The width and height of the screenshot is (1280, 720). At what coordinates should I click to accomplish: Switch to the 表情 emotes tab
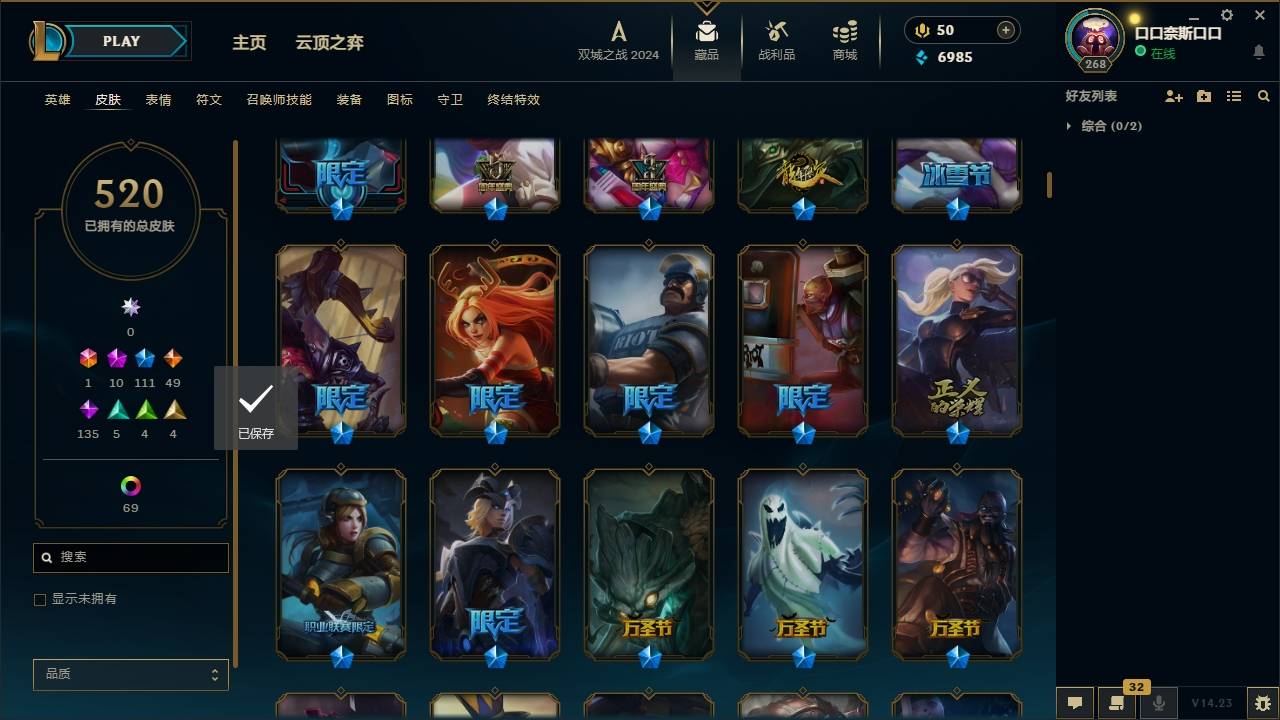pos(159,100)
